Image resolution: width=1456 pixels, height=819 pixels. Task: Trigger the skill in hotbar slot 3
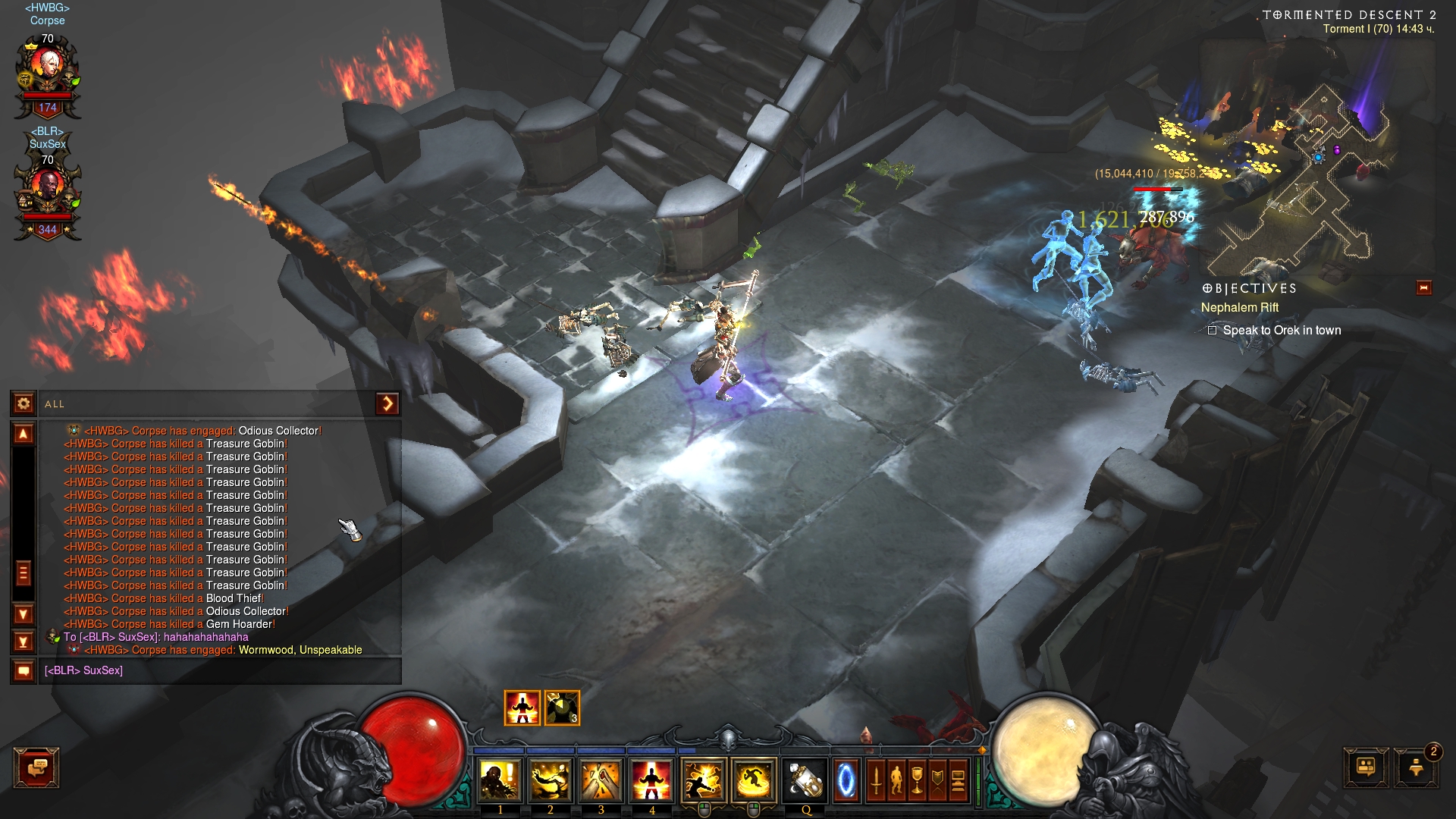[601, 780]
